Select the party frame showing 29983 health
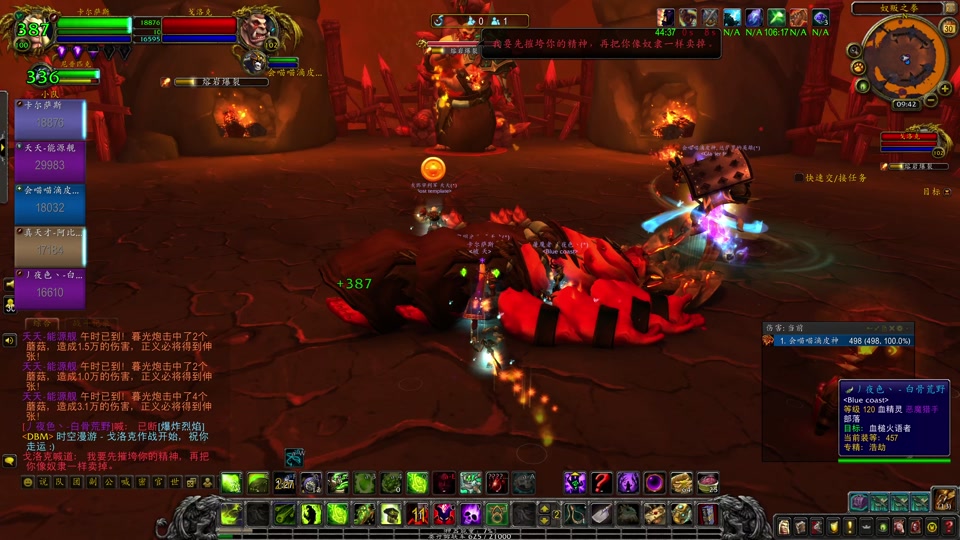 tap(49, 161)
